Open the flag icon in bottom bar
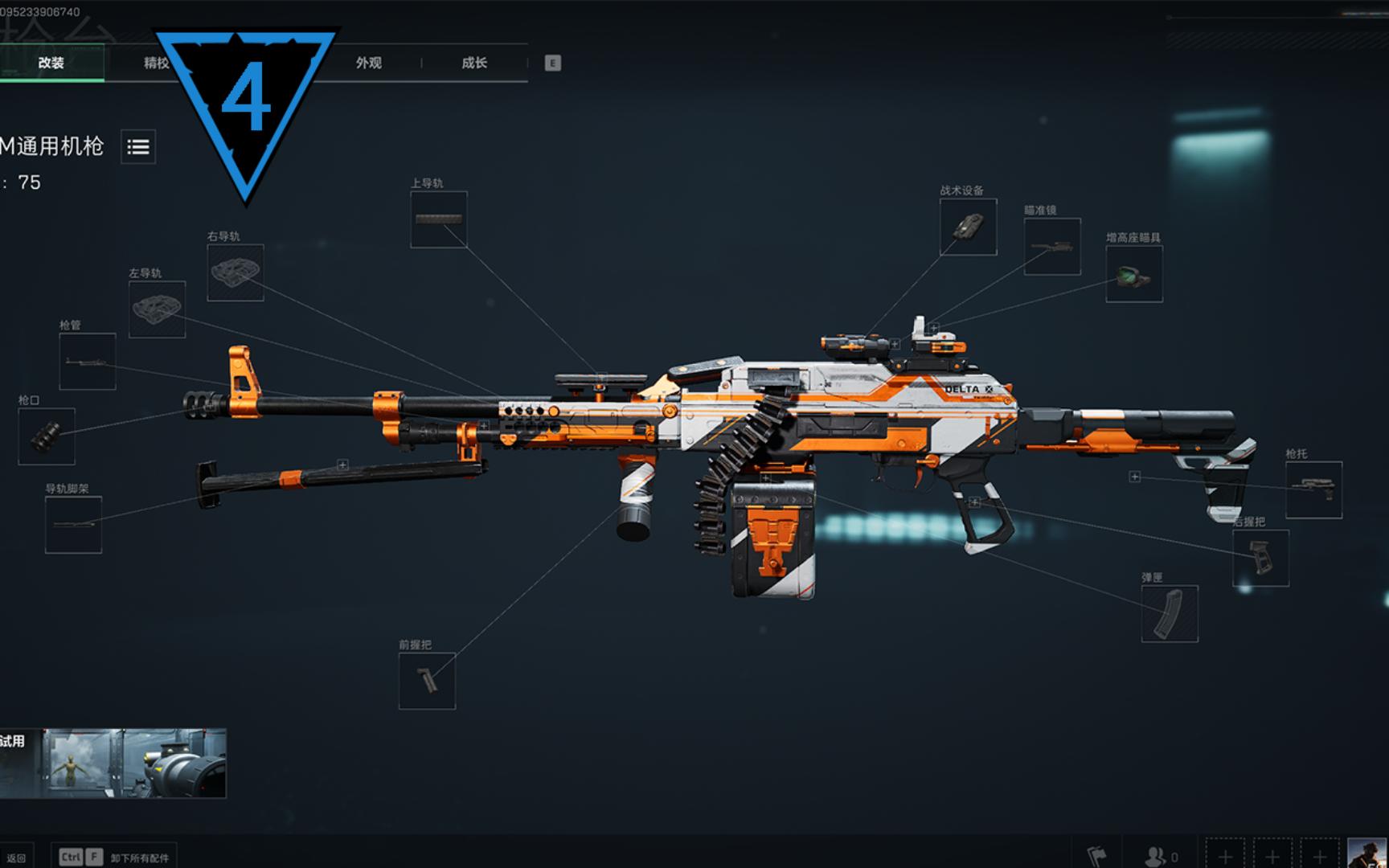The width and height of the screenshot is (1389, 868). coord(1096,855)
